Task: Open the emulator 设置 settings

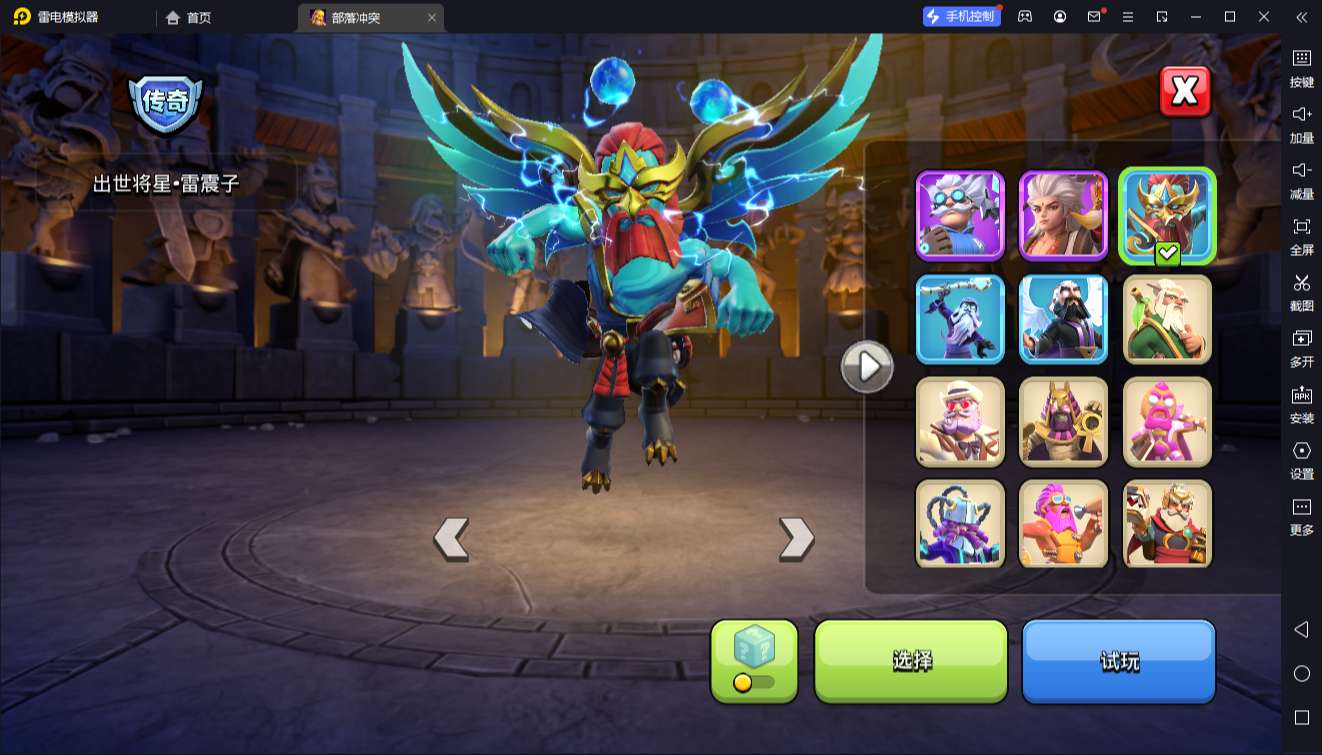Action: point(1301,460)
